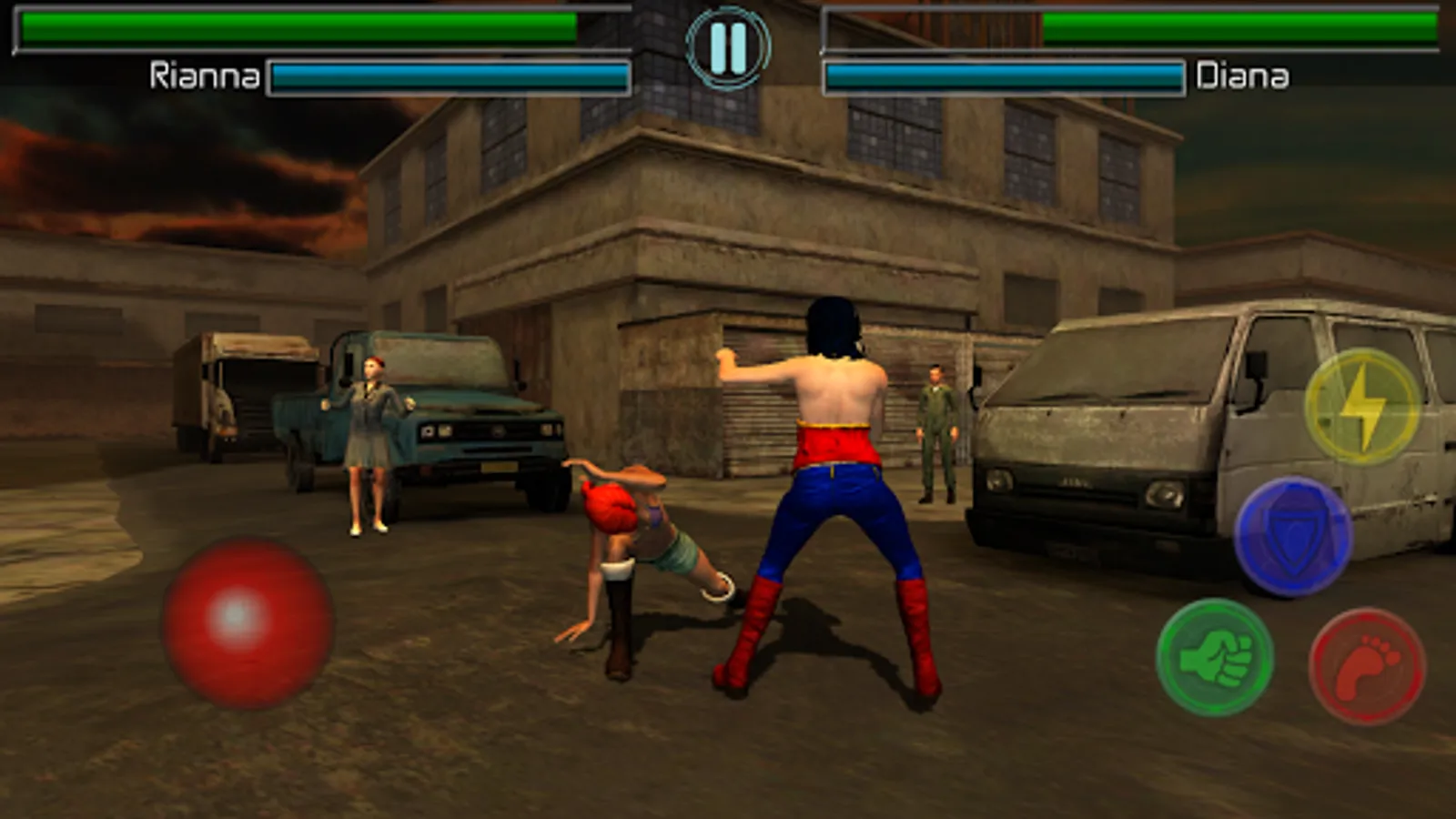This screenshot has width=1456, height=819.
Task: Tap the red joystick control ball
Action: [248, 622]
